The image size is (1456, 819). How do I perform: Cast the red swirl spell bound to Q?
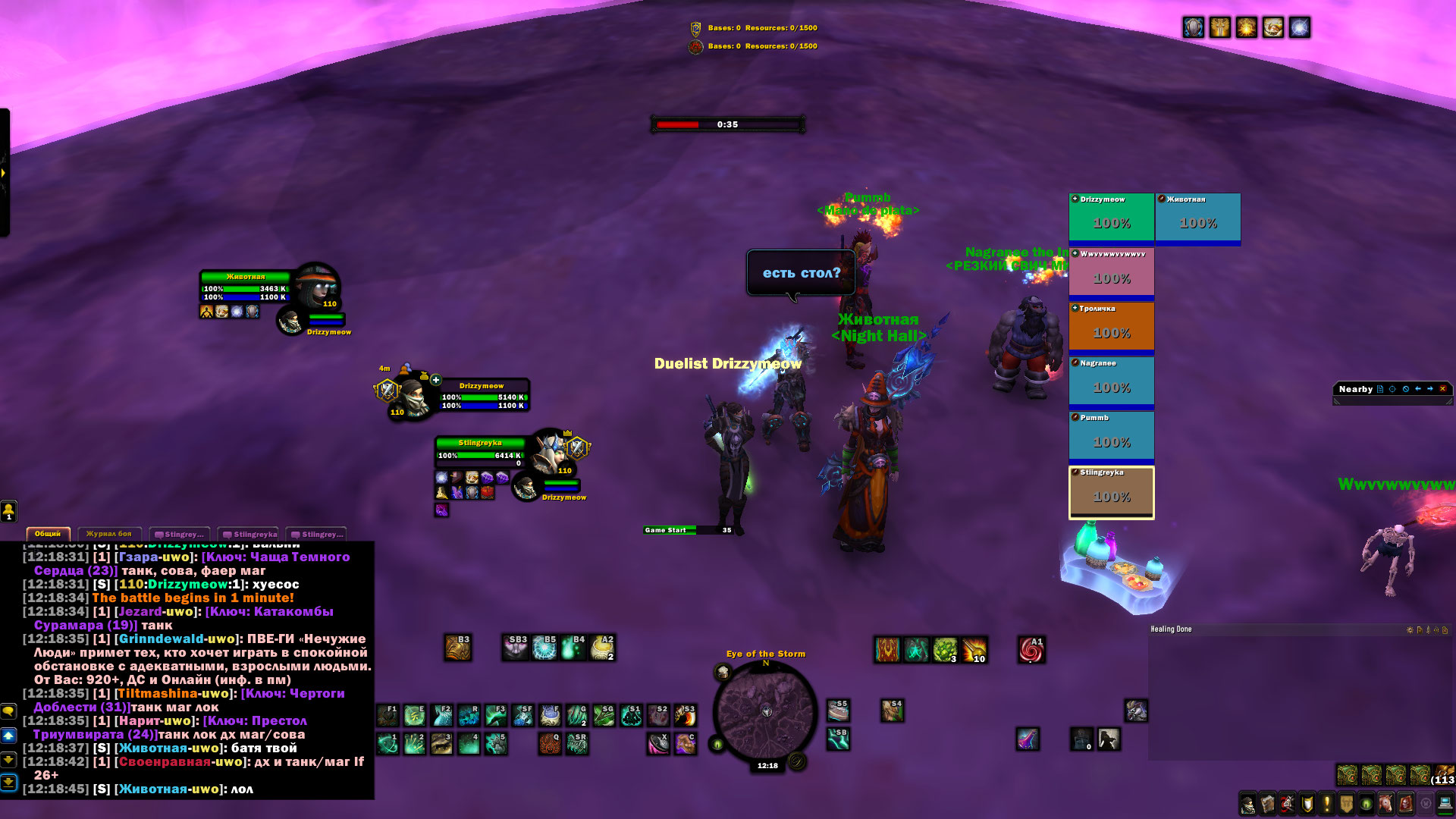550,744
